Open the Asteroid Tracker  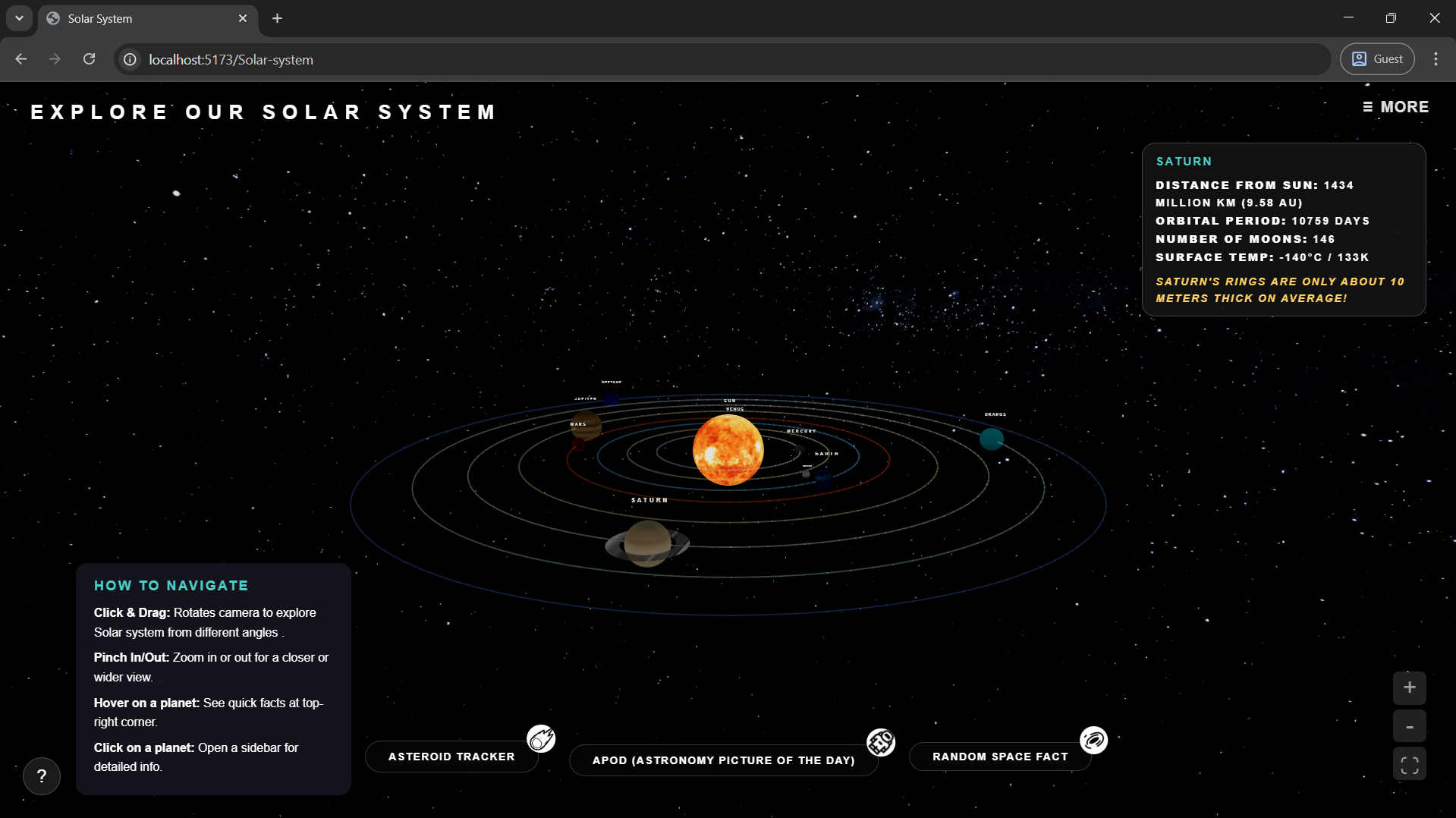[x=451, y=757]
